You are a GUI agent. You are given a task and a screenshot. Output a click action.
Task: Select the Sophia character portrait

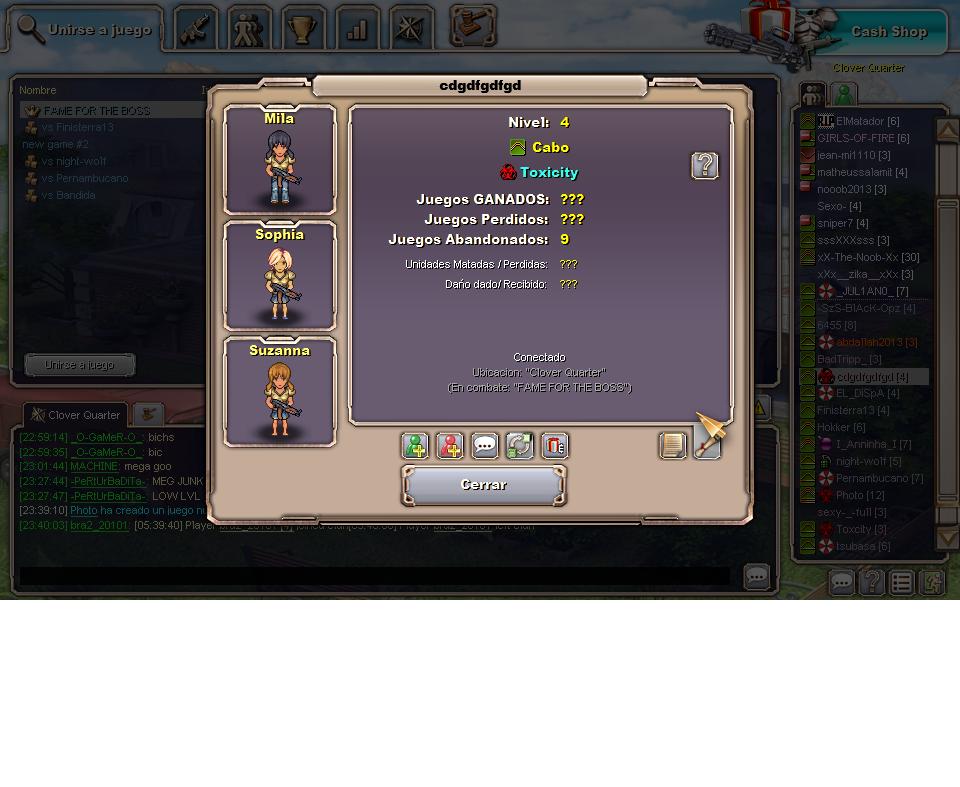pyautogui.click(x=280, y=277)
